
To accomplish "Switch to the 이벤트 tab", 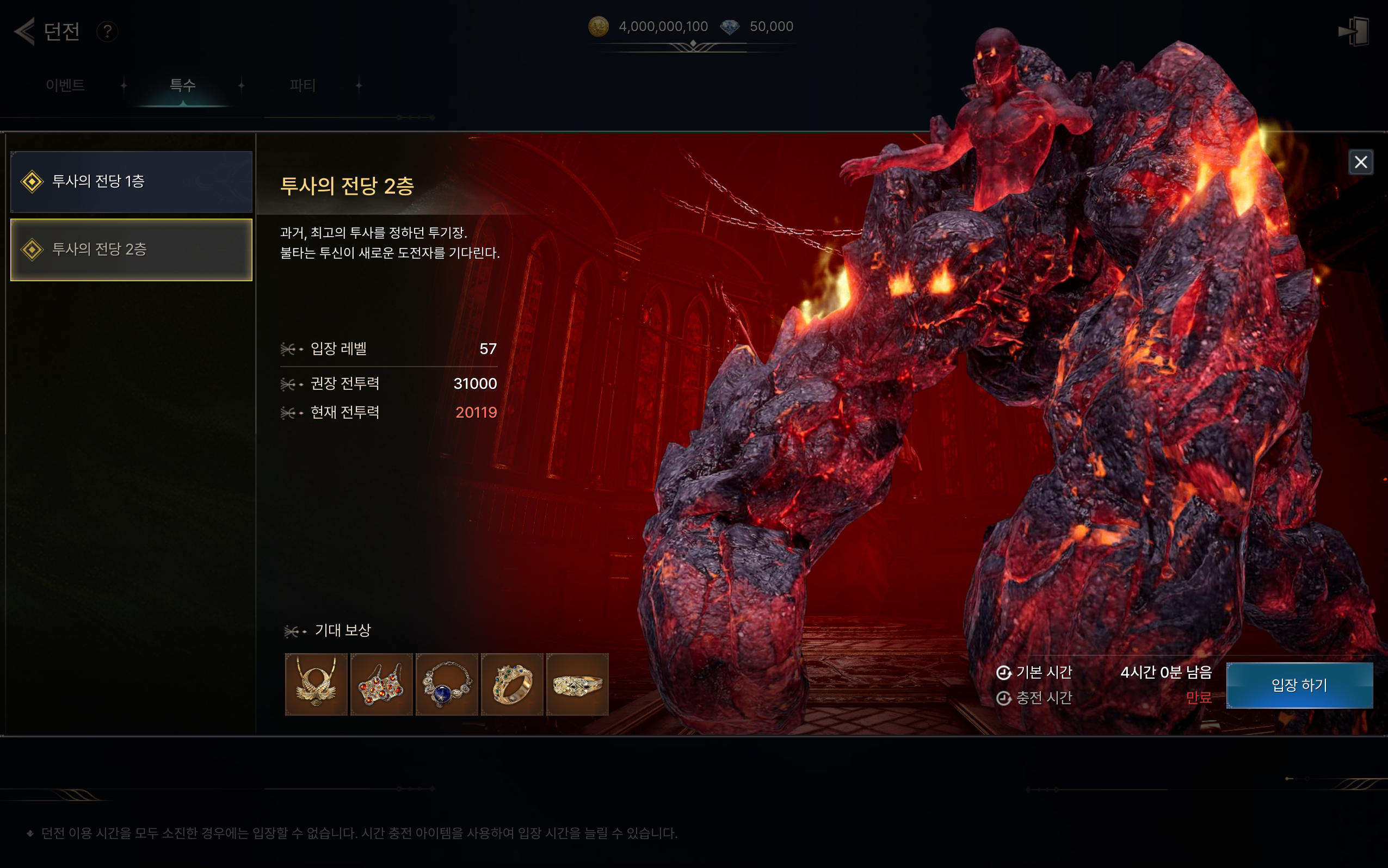I will 65,85.
